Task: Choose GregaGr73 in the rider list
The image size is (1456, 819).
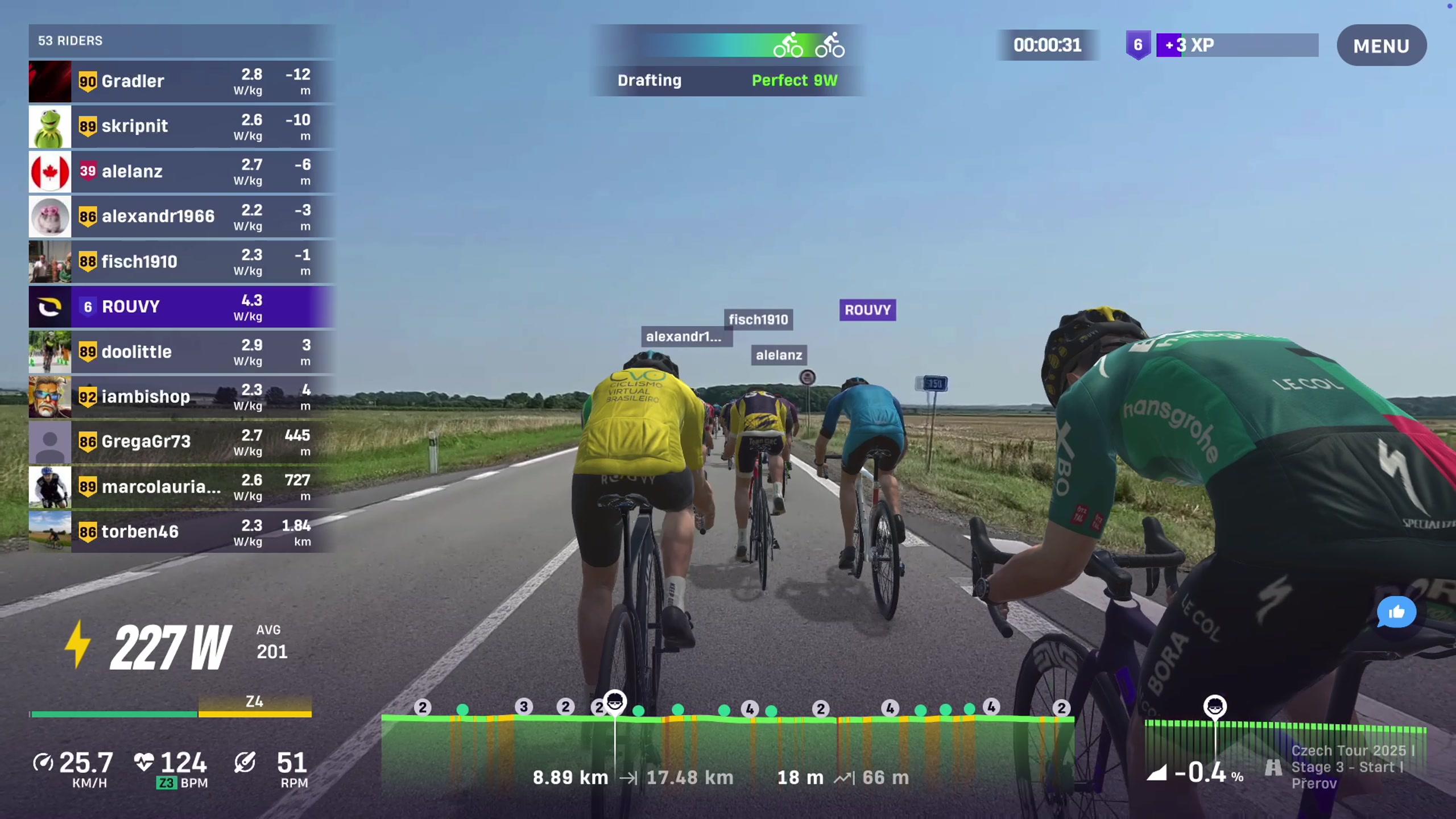Action: [181, 442]
